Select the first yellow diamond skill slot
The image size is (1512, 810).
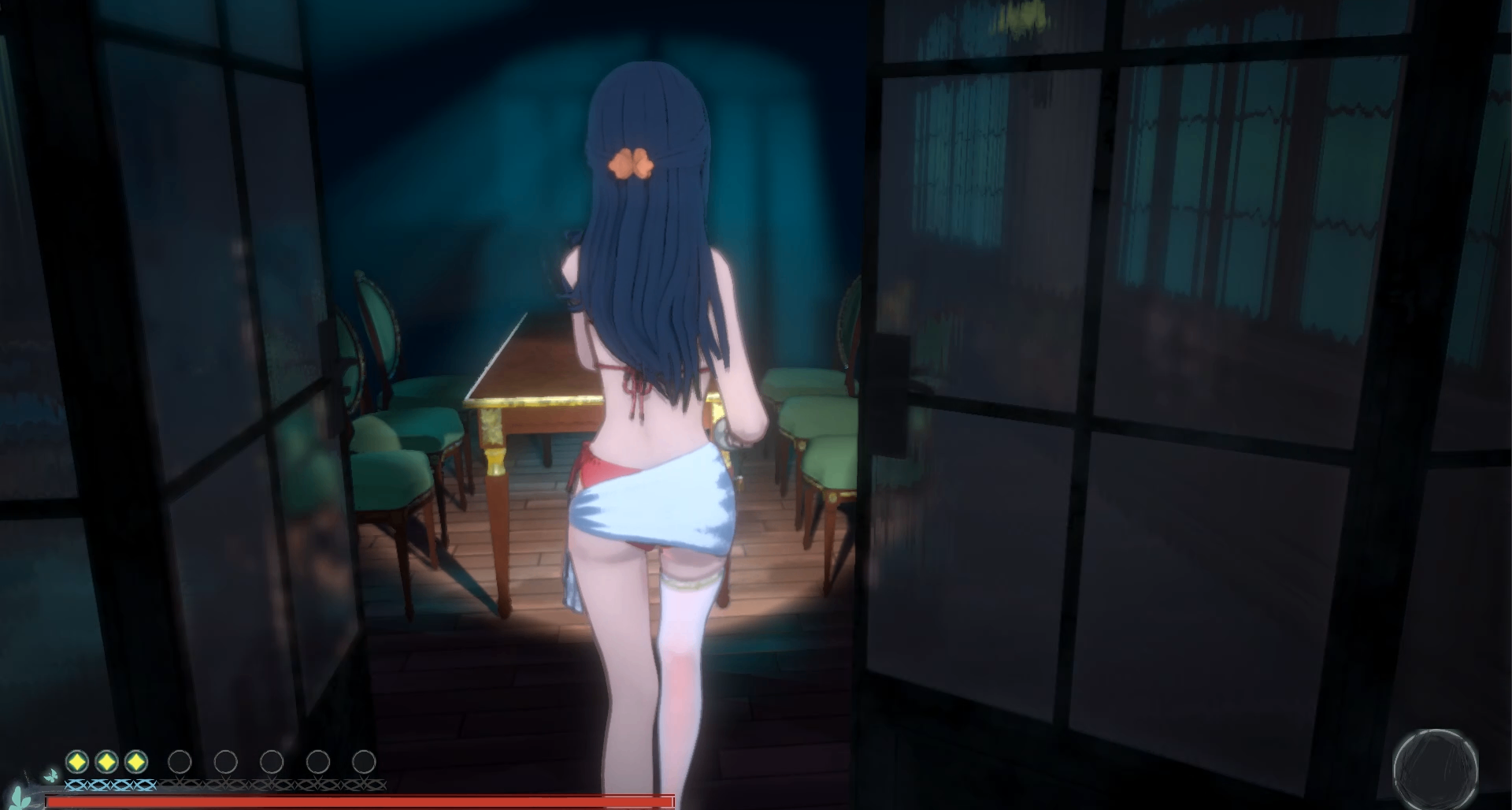76,761
